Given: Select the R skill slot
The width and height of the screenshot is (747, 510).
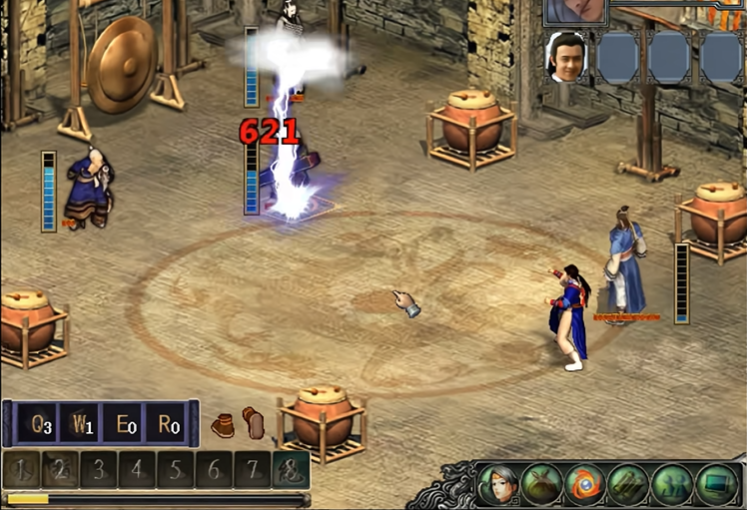Looking at the screenshot, I should click(x=167, y=424).
